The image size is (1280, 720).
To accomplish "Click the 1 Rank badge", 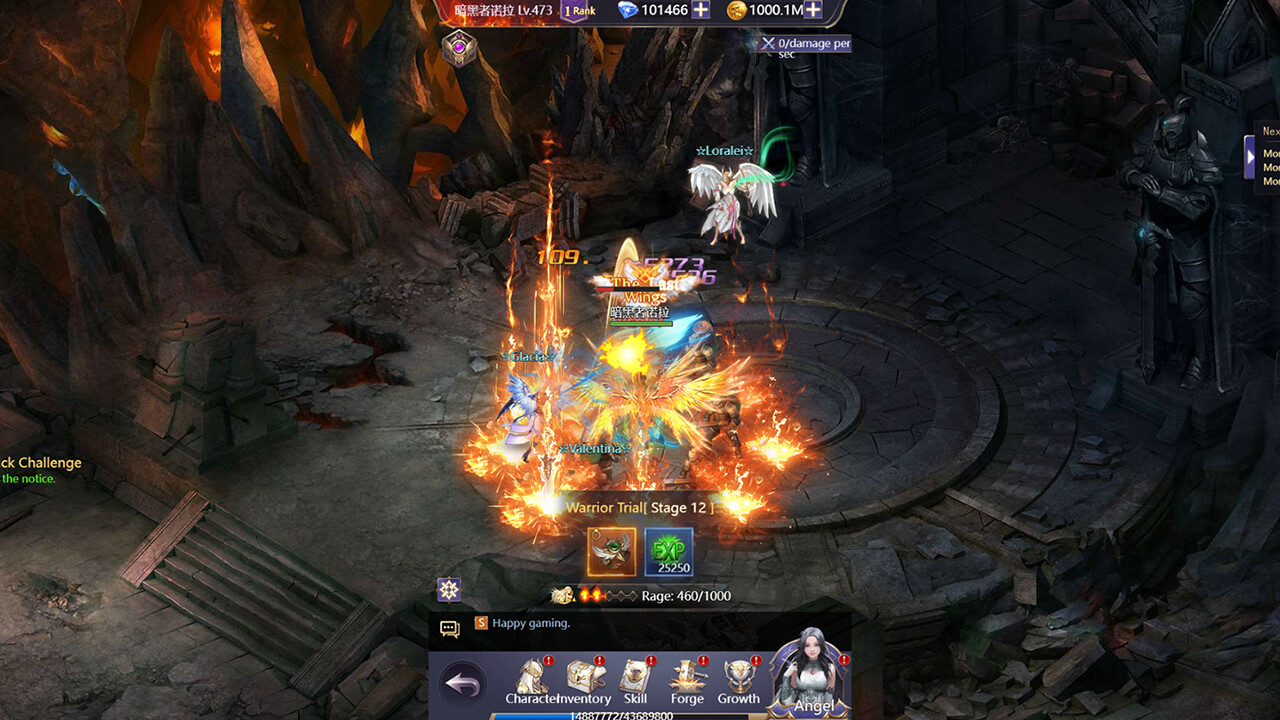I will pos(576,8).
